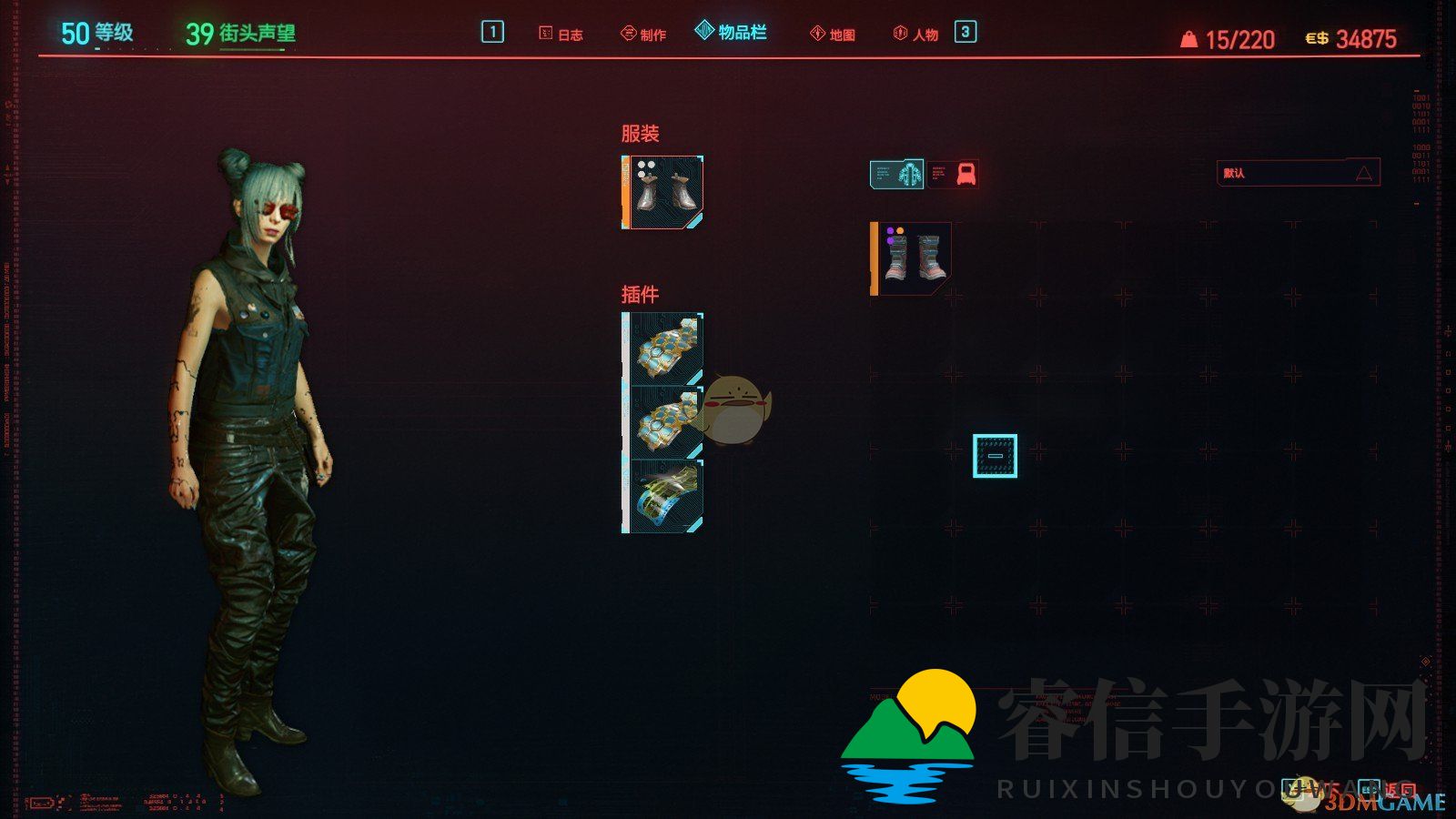Go to the 人物 character tab

(x=915, y=35)
